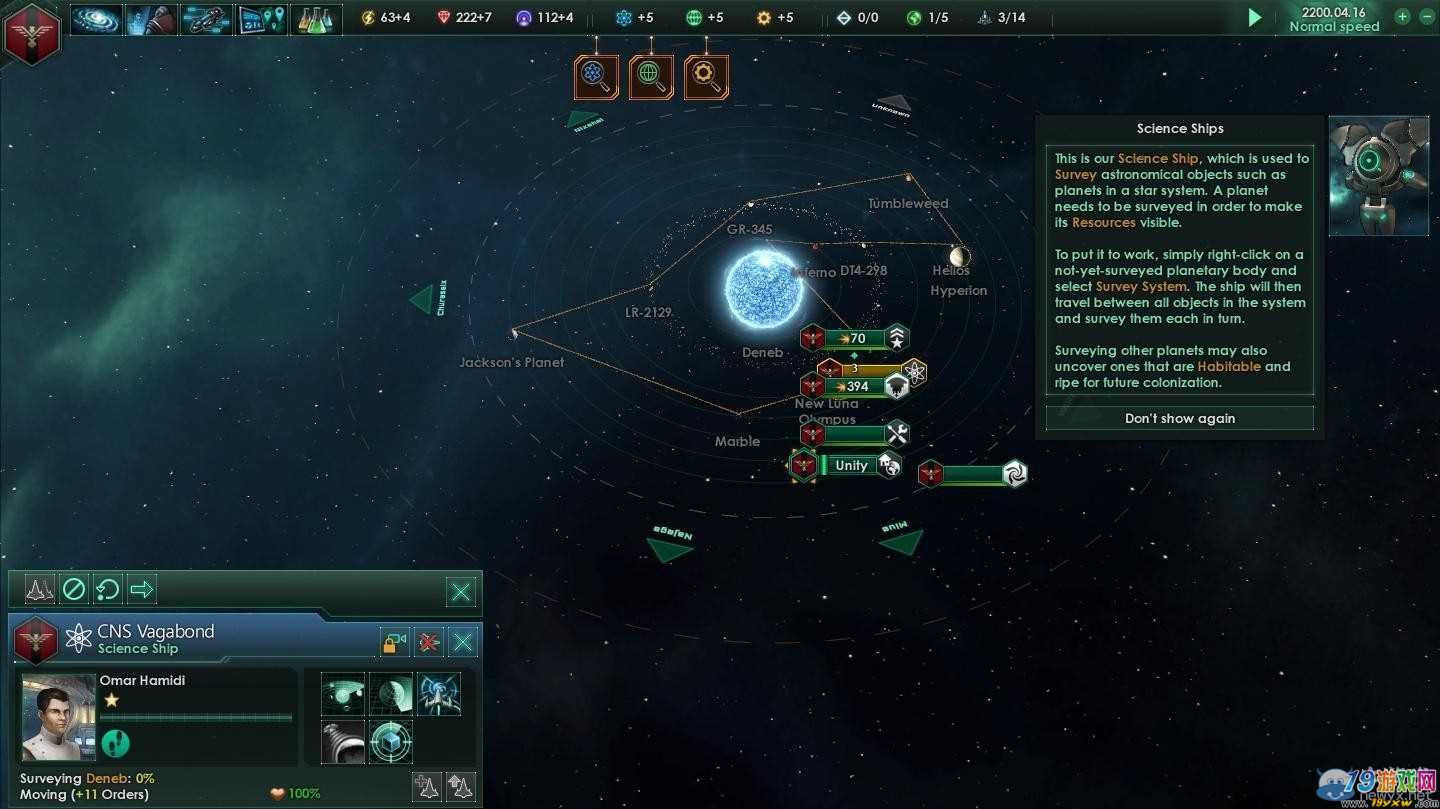Close the fleet command bar

click(x=461, y=592)
